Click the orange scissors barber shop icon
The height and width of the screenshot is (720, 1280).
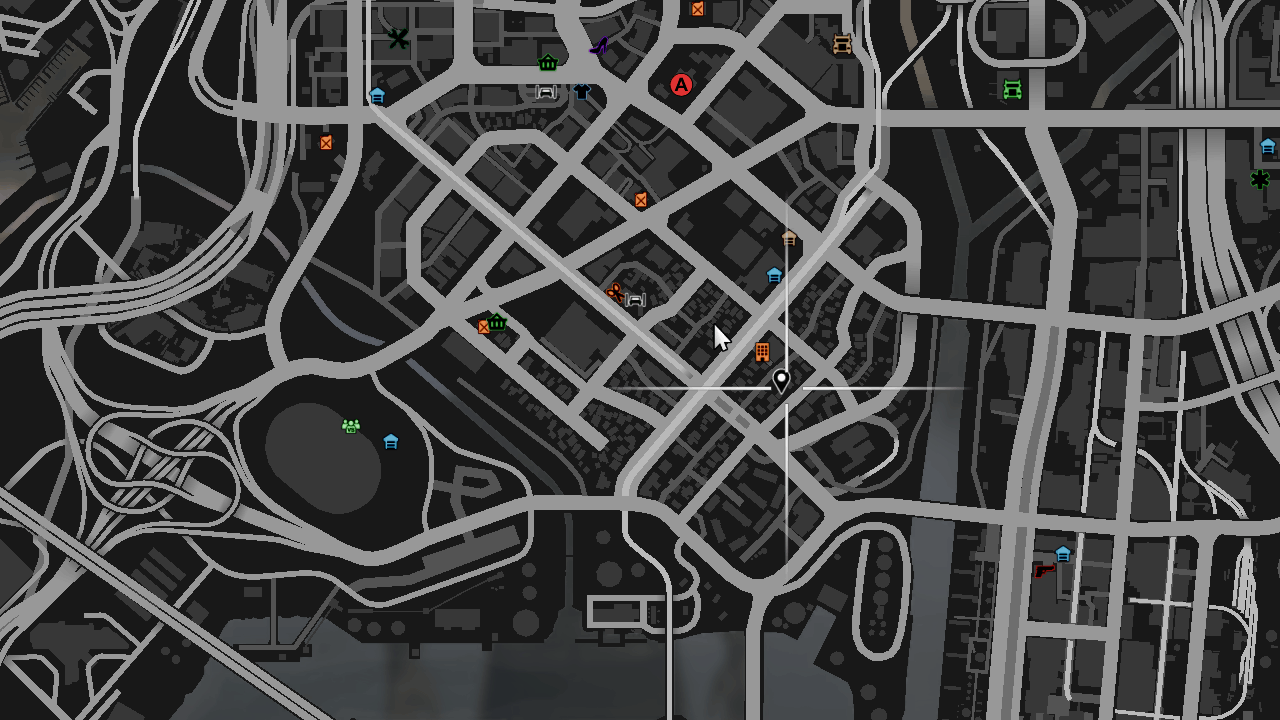tap(614, 292)
